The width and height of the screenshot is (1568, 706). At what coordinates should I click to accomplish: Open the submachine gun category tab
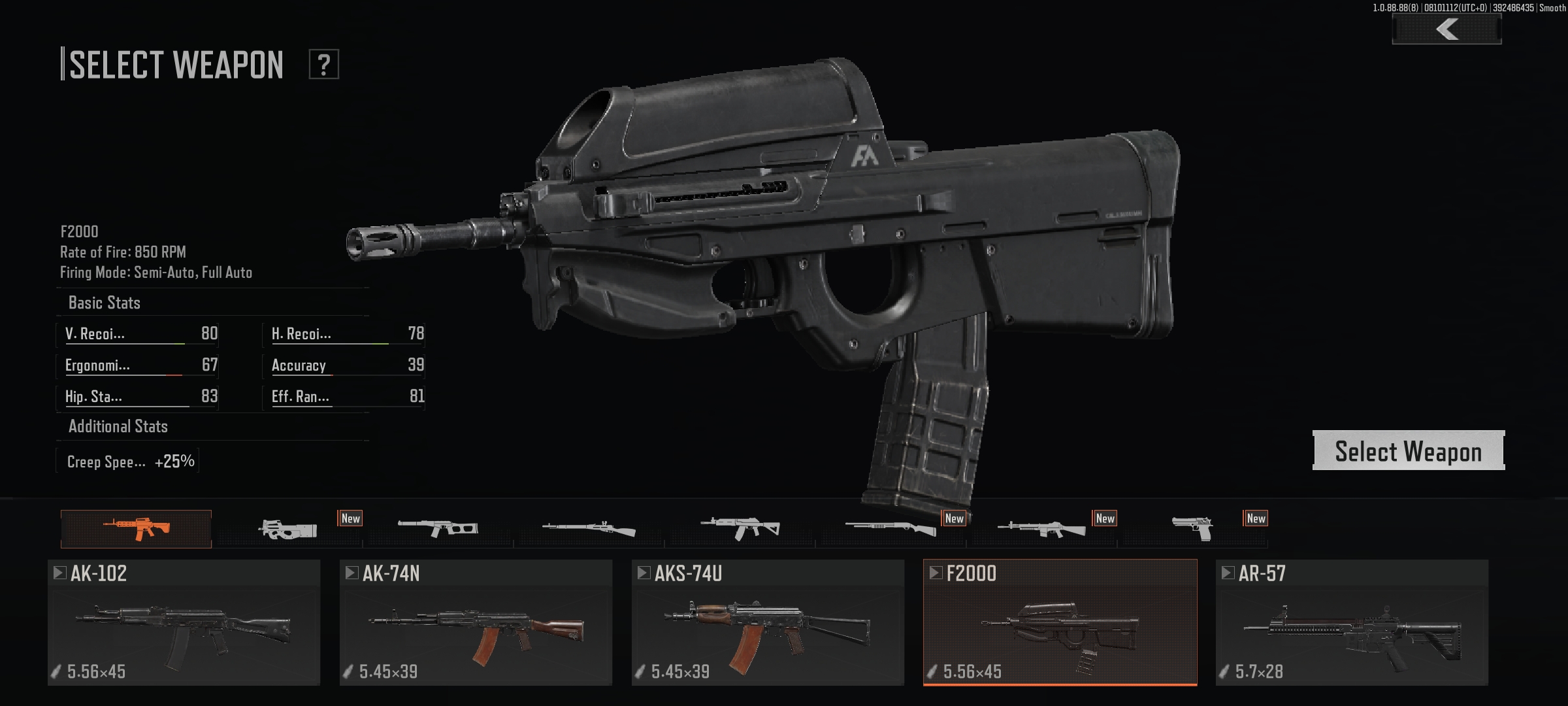[287, 528]
